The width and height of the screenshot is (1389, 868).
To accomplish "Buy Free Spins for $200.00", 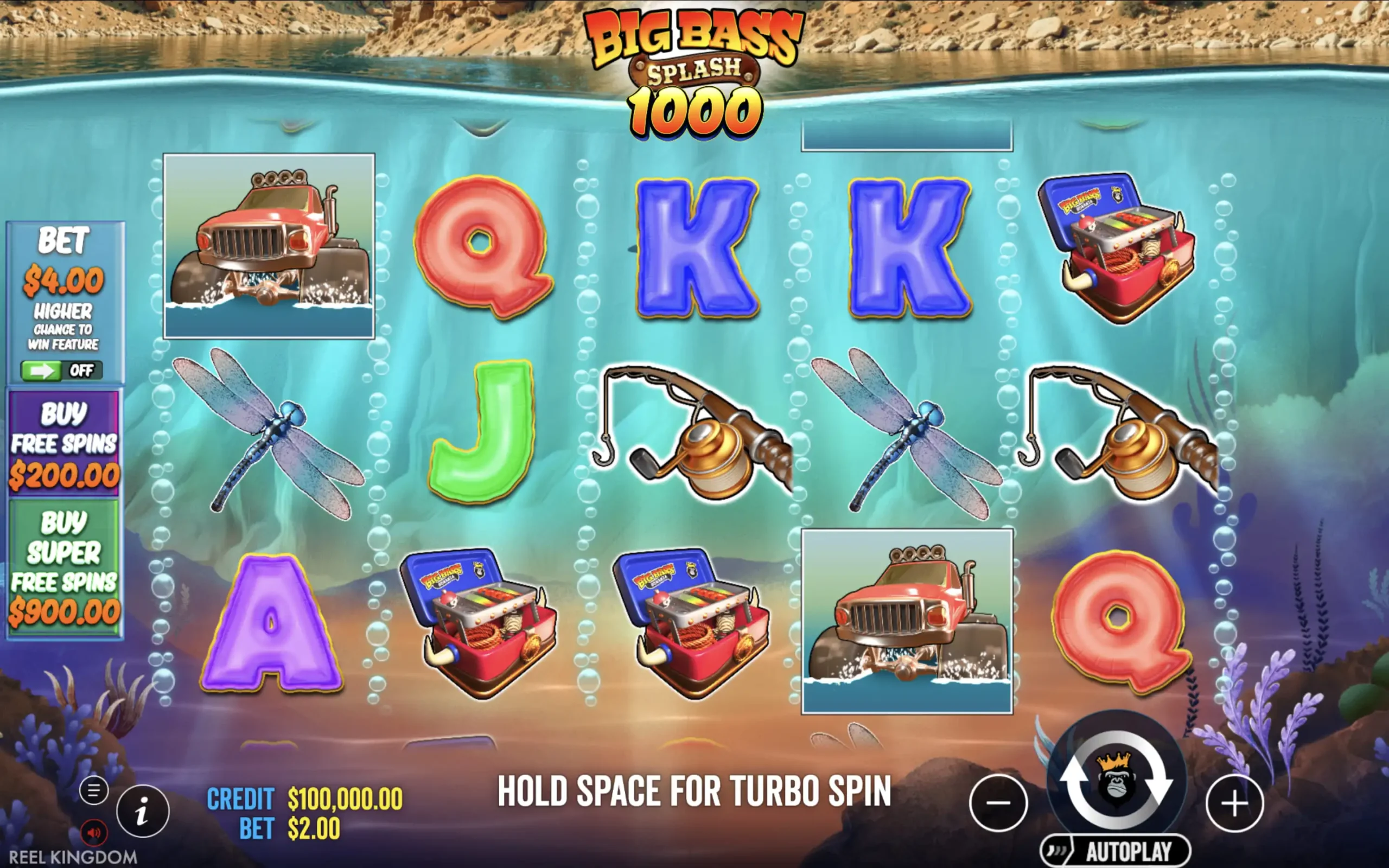I will pyautogui.click(x=65, y=445).
